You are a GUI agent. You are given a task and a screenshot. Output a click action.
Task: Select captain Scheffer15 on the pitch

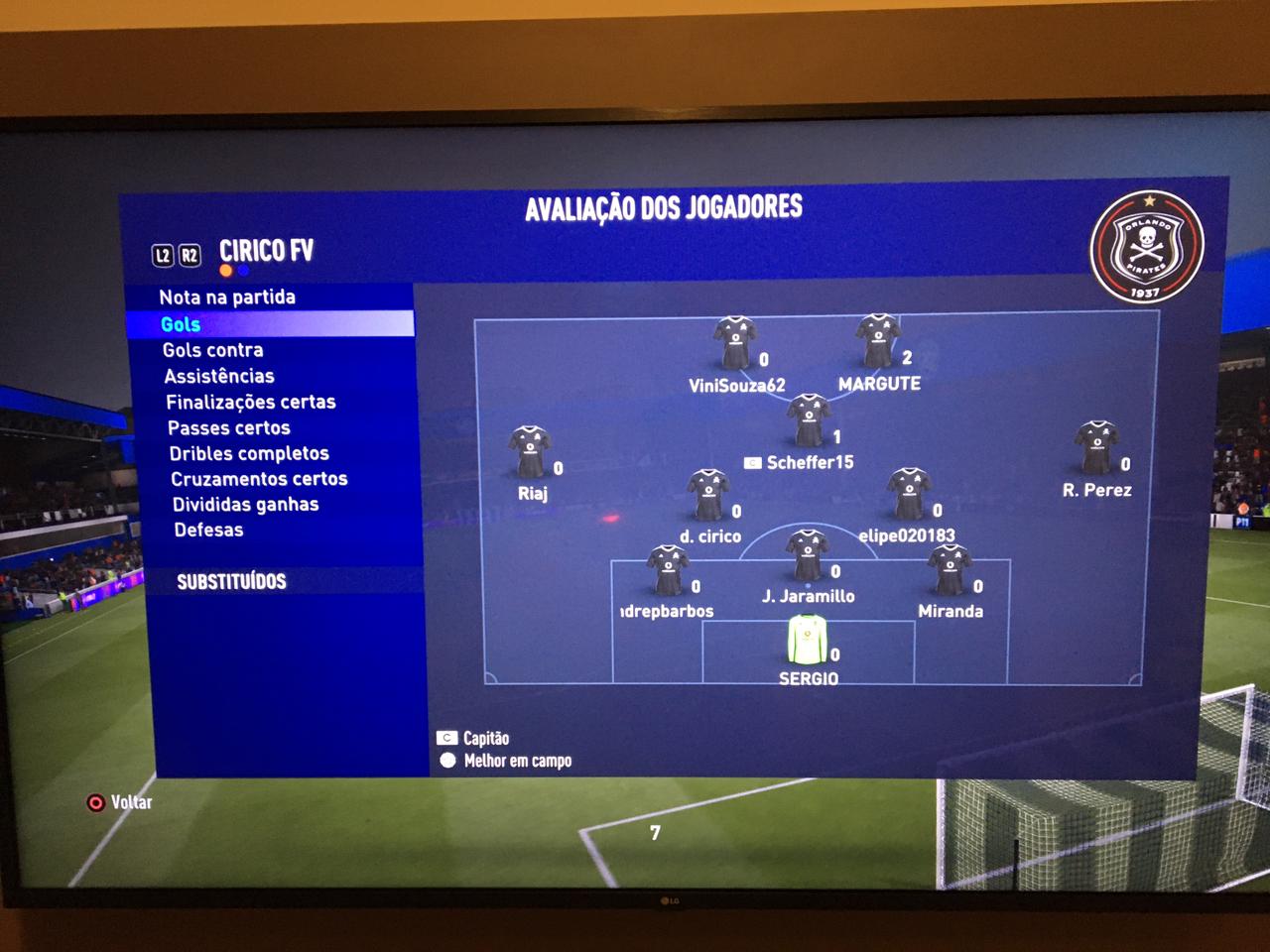pyautogui.click(x=809, y=420)
